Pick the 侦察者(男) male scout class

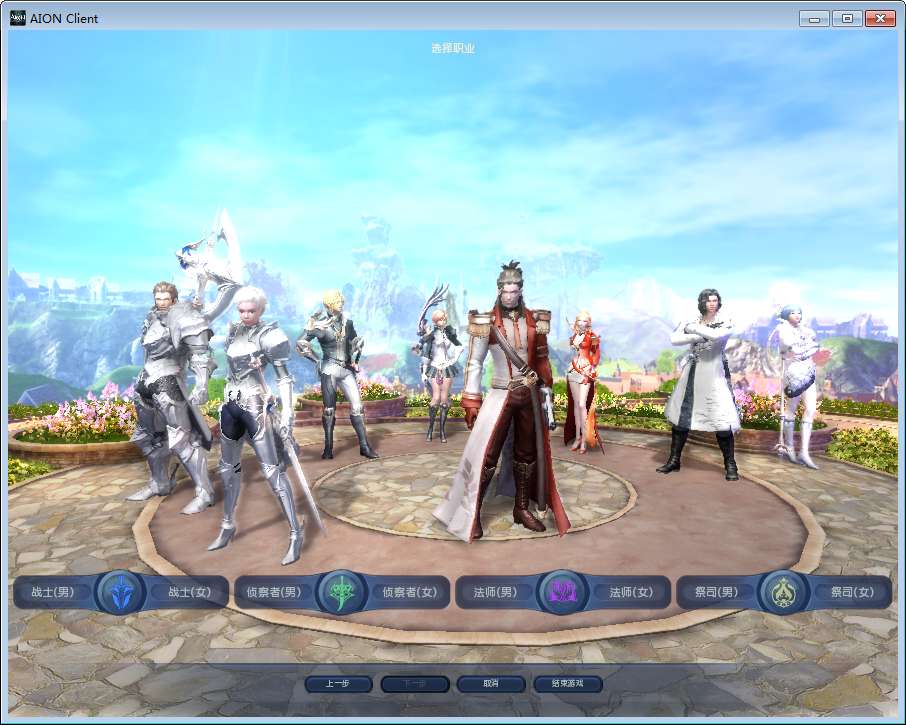tap(274, 592)
